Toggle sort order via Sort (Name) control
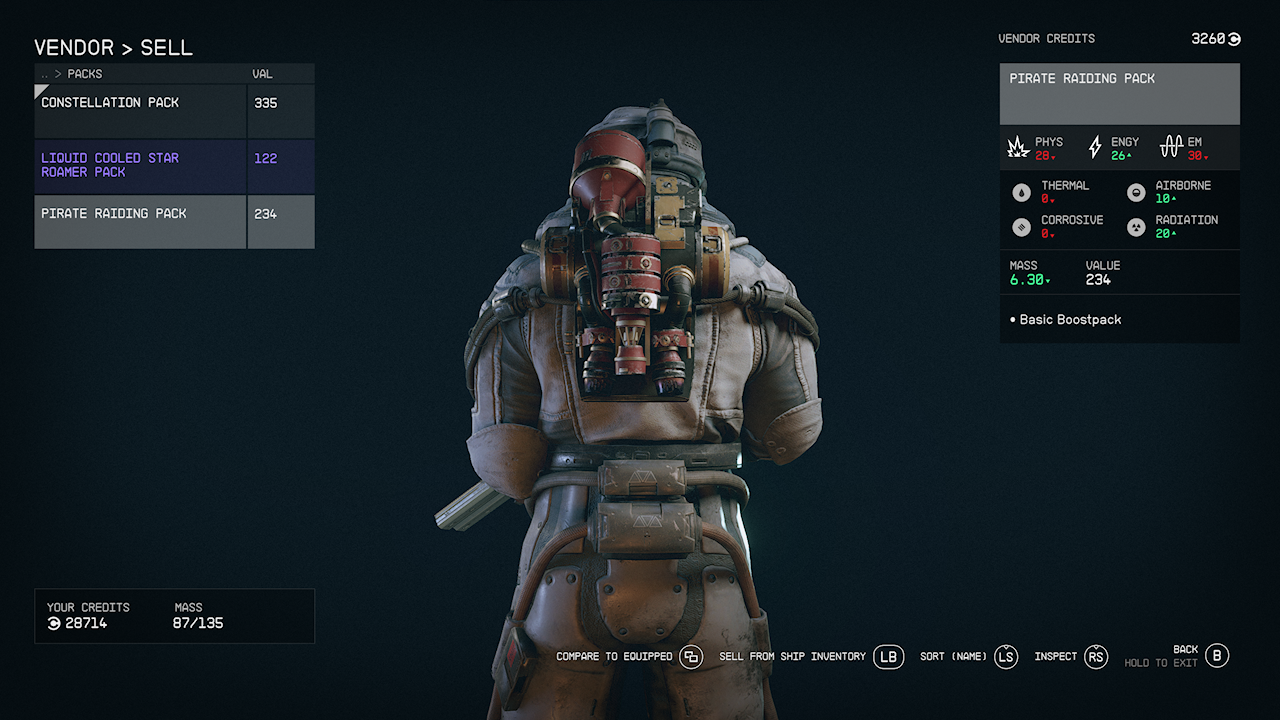Screen dimensions: 1280x720 click(1006, 657)
